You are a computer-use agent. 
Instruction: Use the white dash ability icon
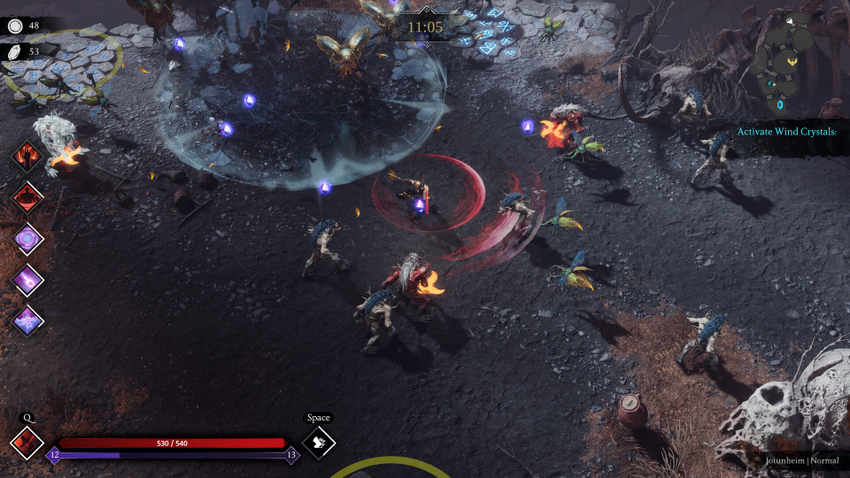(x=318, y=442)
